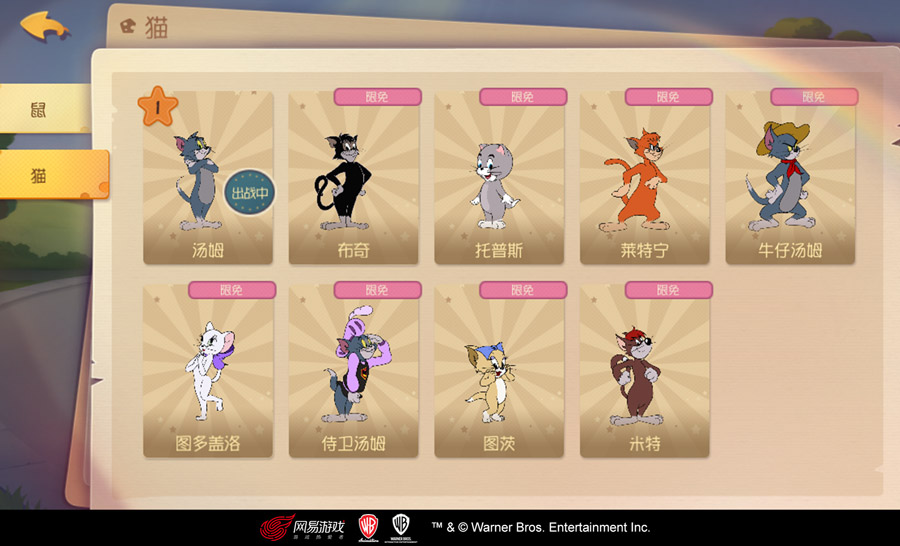Select the 莱特宁 orange cat card

point(644,180)
